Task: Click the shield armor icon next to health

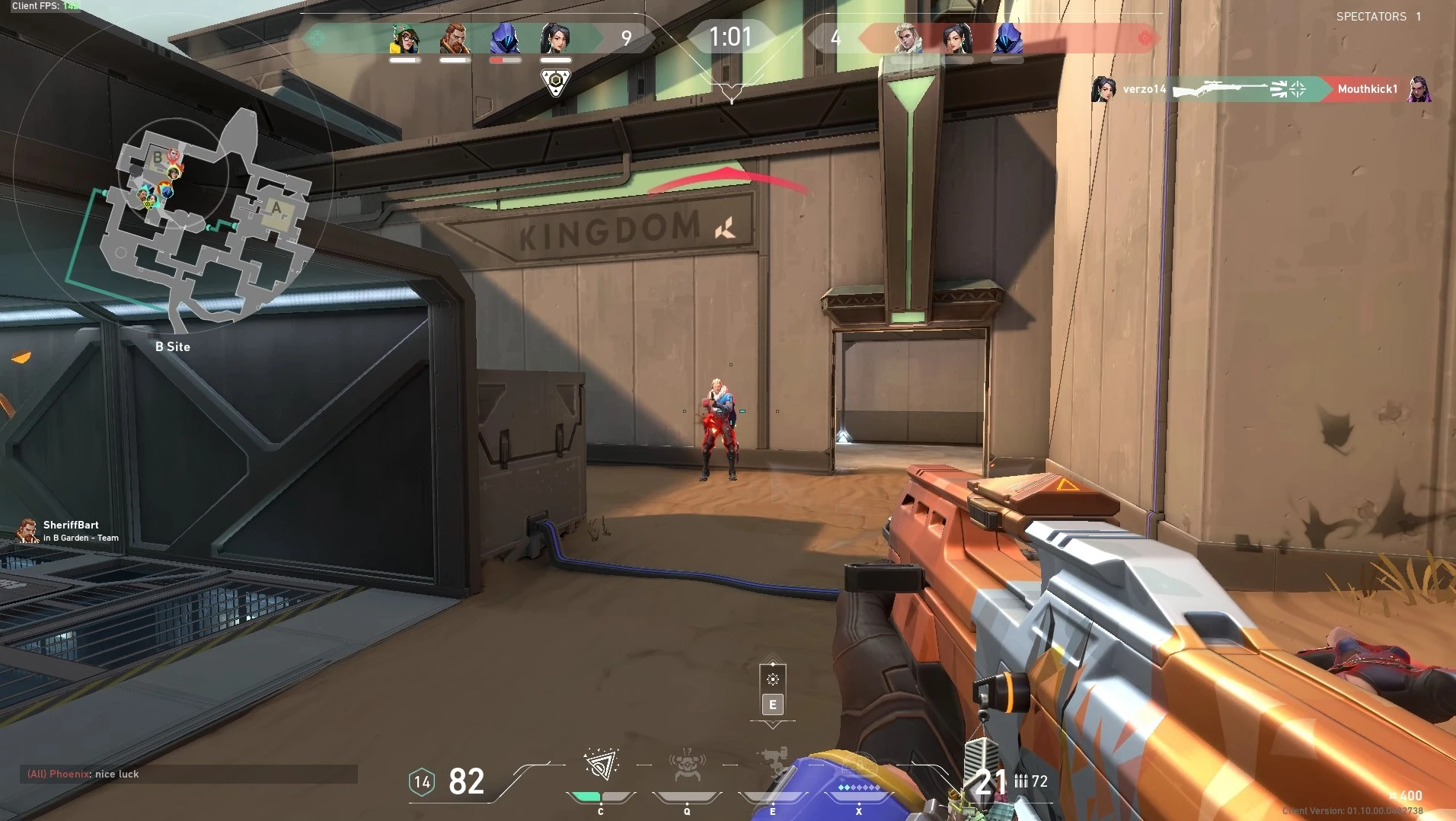Action: point(420,782)
